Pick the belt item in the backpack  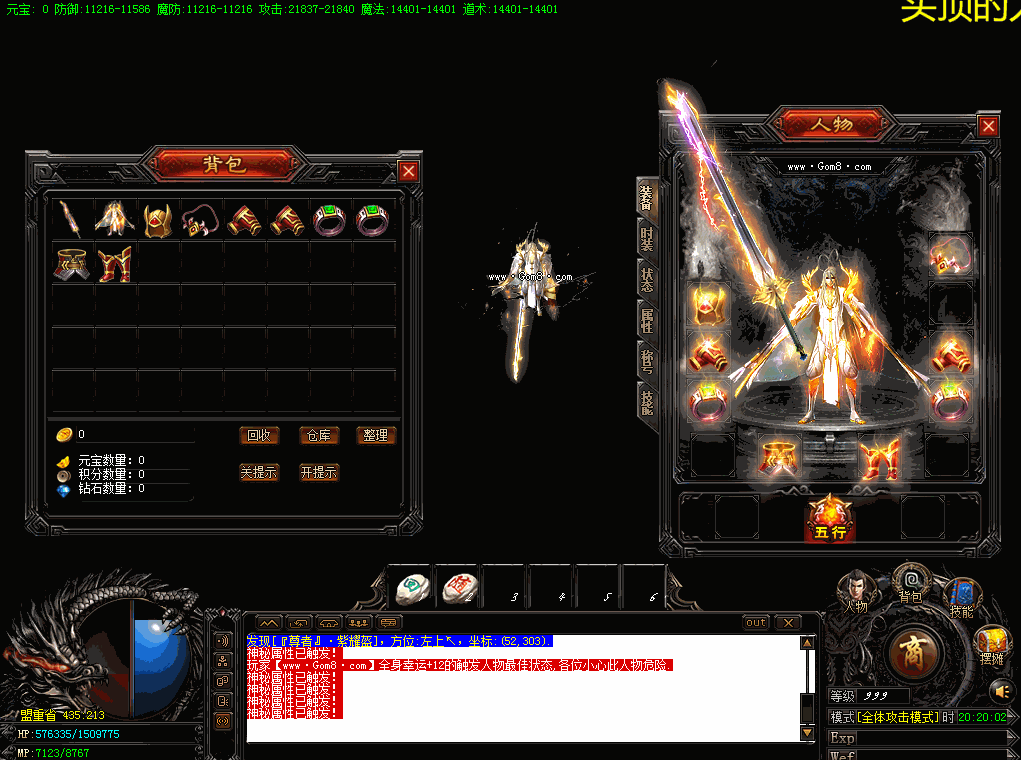tap(73, 264)
